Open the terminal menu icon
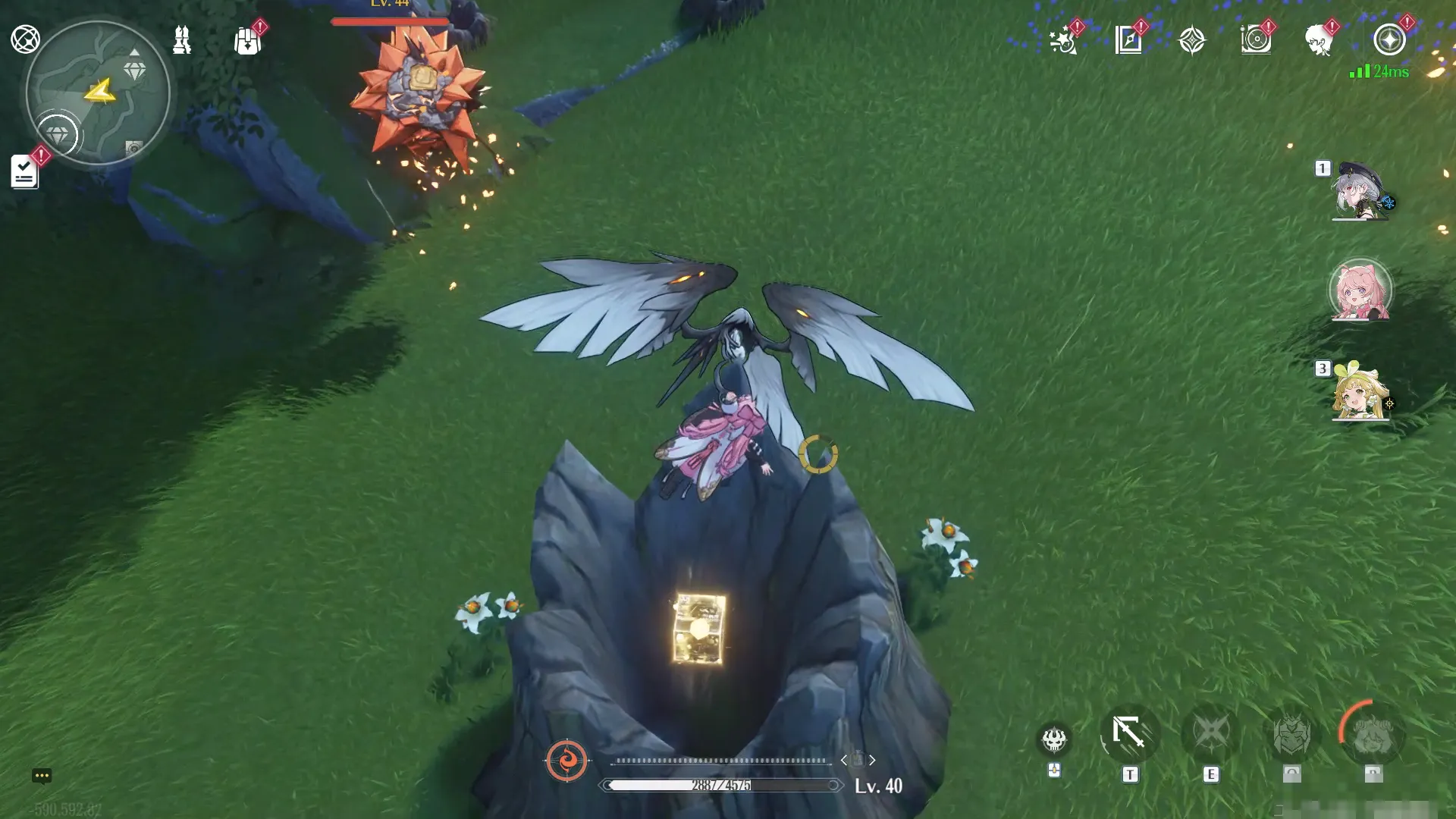The width and height of the screenshot is (1456, 819). [25, 39]
